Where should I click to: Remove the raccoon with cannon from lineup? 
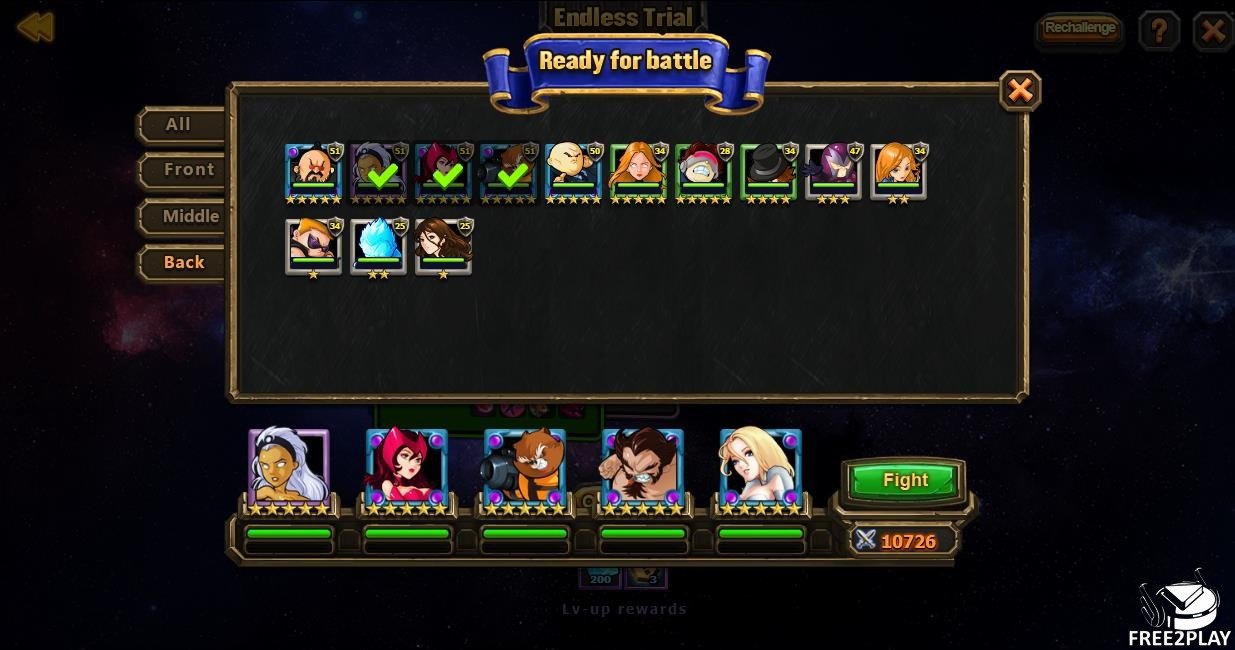tap(524, 466)
